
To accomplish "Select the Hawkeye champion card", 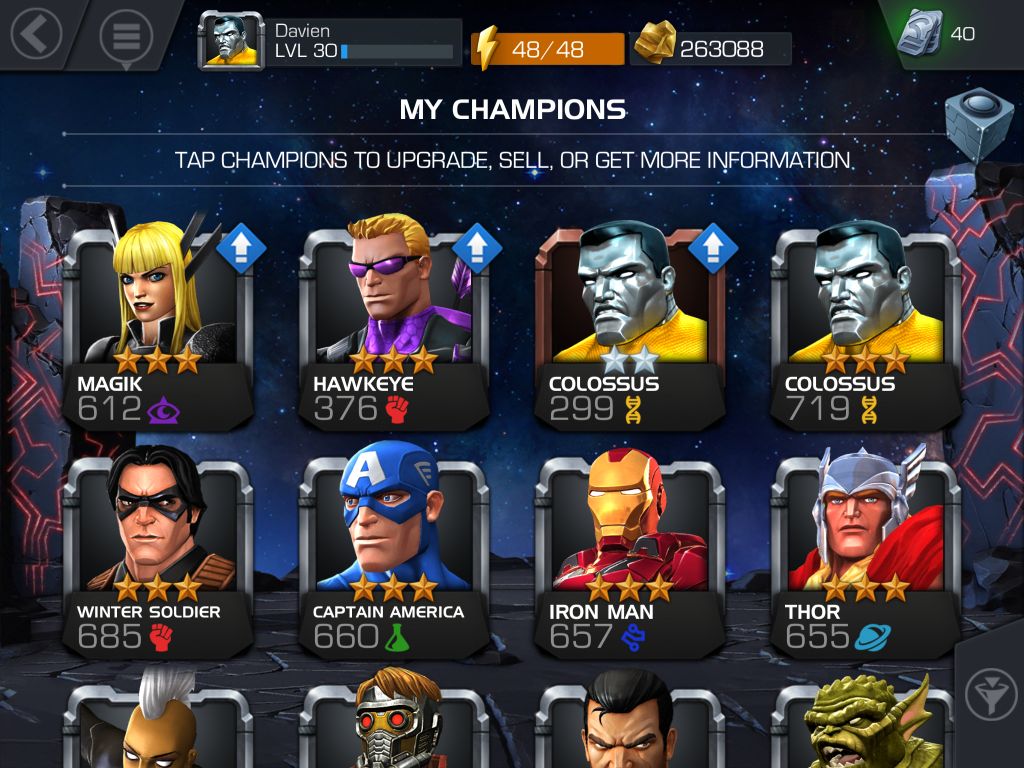I will [393, 320].
